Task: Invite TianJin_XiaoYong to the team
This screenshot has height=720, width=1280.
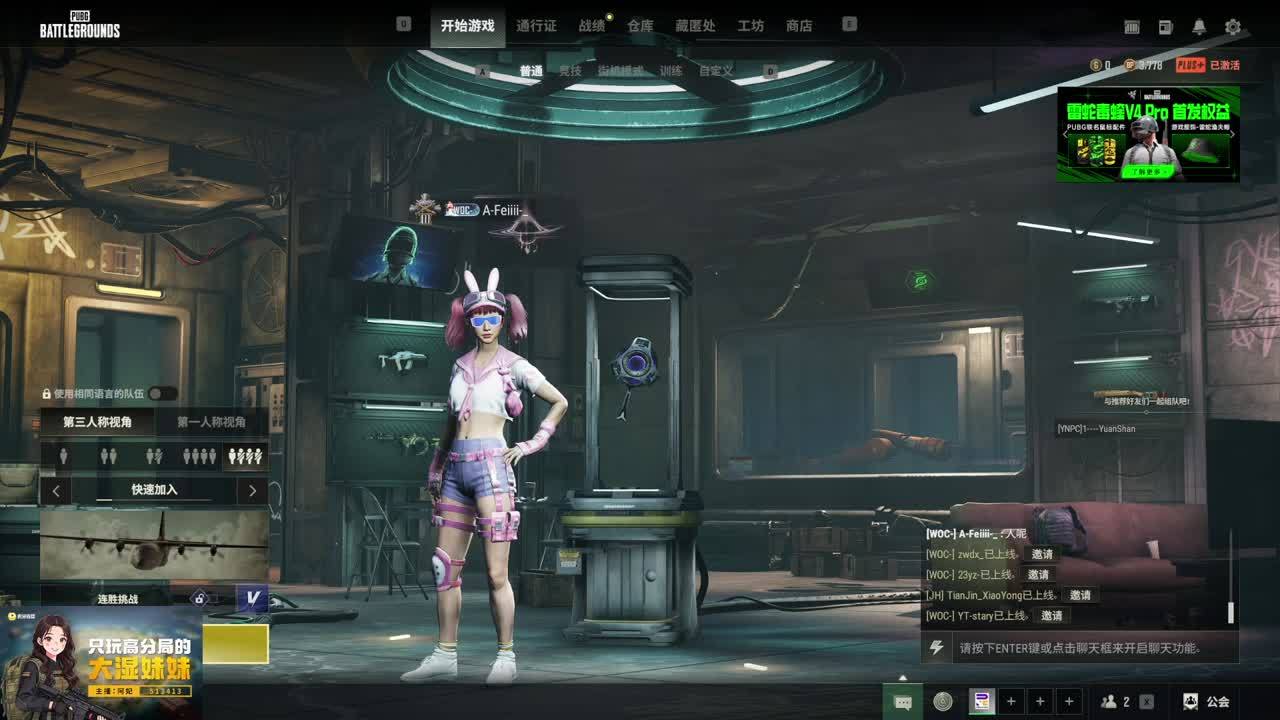Action: click(1080, 595)
